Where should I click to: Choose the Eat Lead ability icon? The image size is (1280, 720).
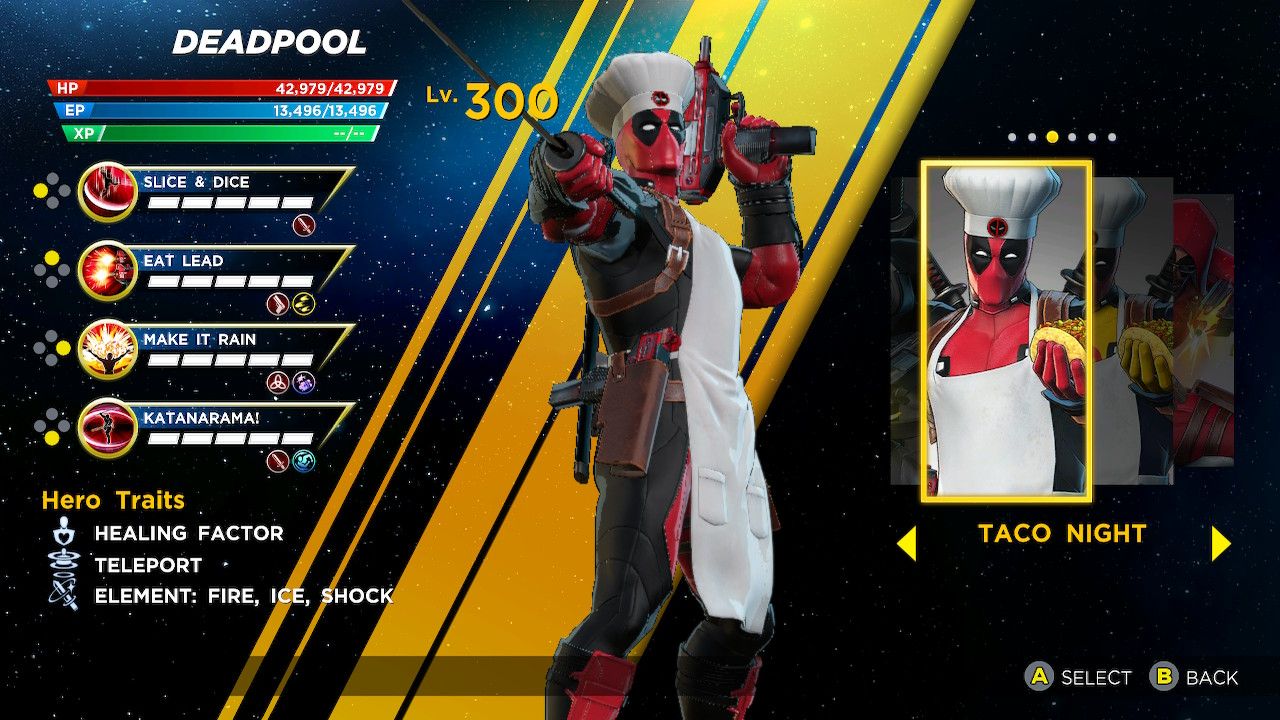(107, 269)
